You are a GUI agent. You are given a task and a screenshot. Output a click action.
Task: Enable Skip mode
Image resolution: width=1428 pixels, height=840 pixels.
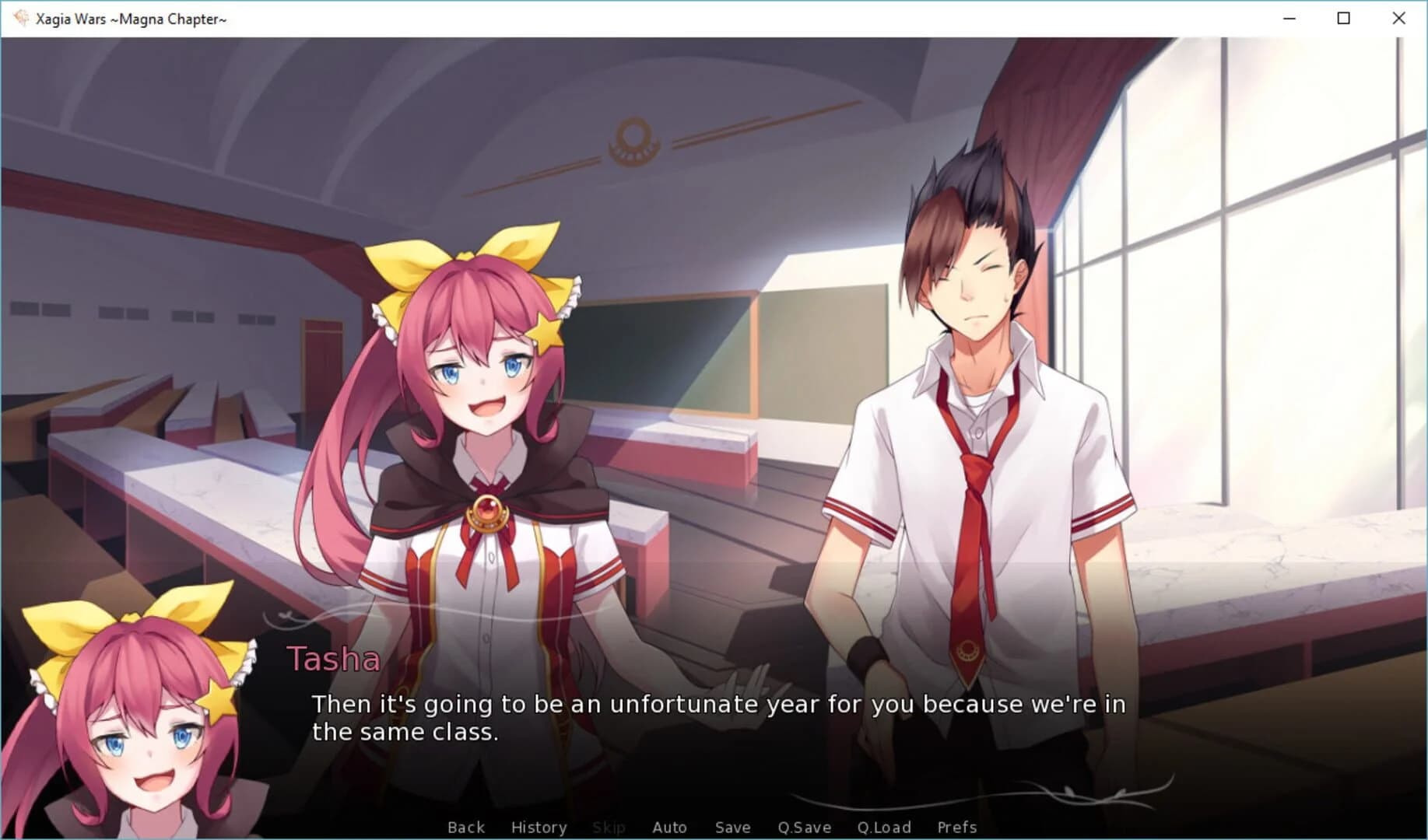[x=609, y=827]
